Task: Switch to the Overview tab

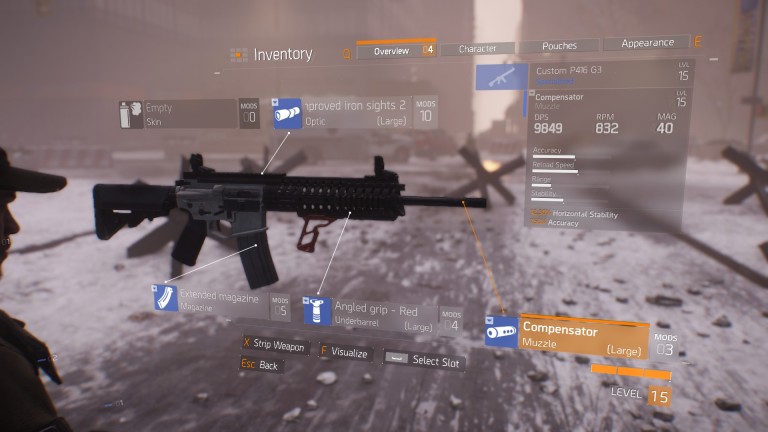Action: pyautogui.click(x=390, y=50)
